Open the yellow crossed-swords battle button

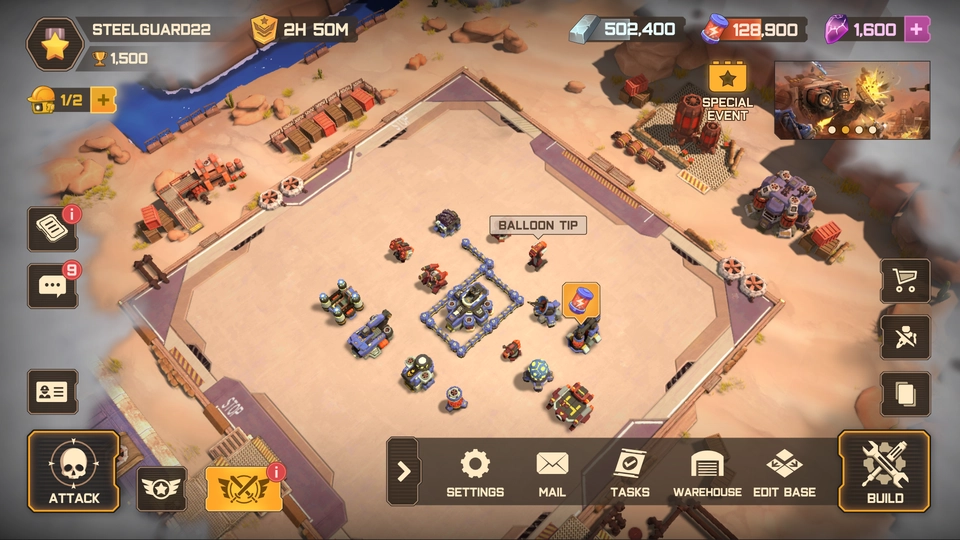tap(244, 489)
